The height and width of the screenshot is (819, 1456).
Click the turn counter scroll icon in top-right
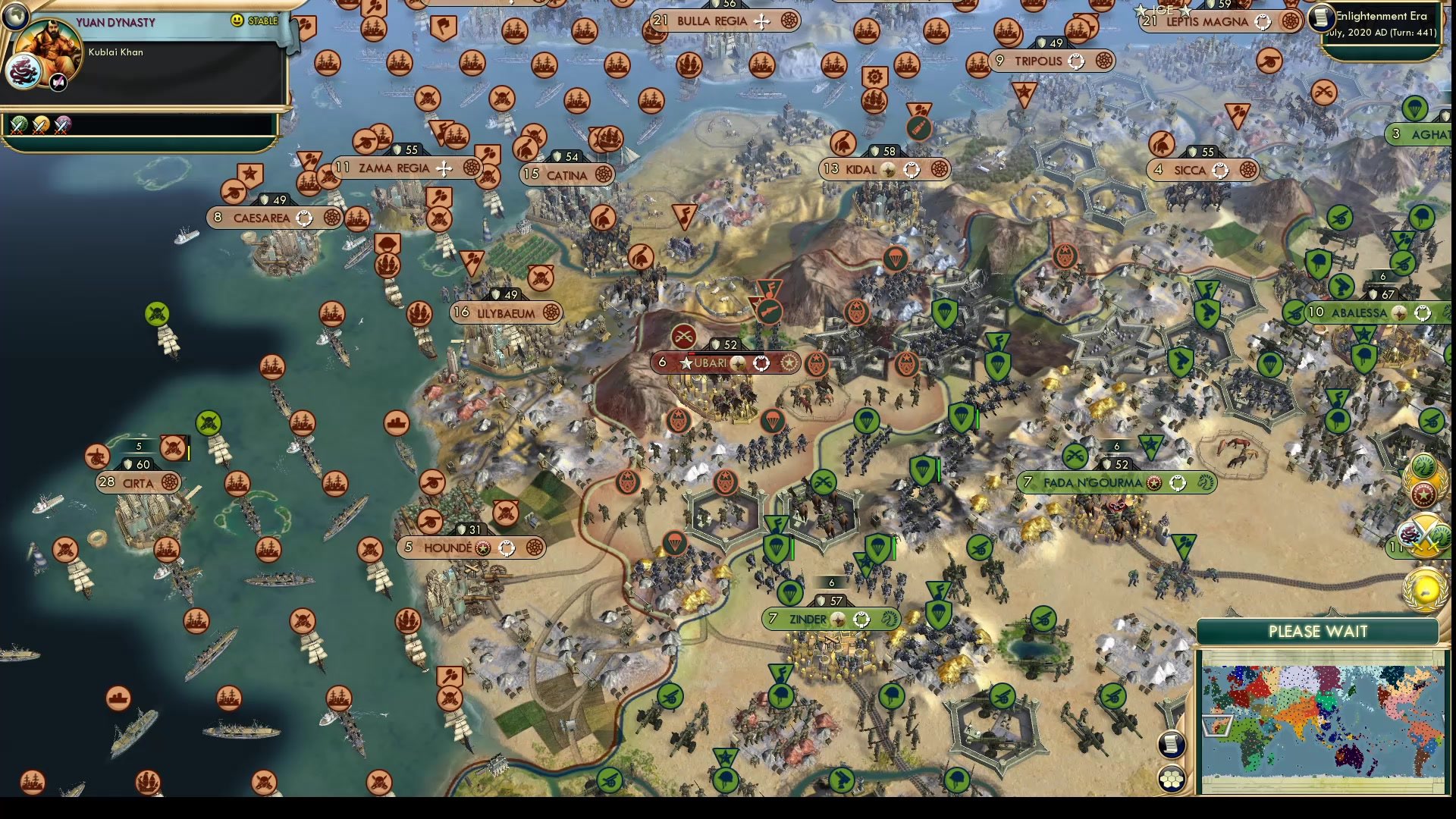pyautogui.click(x=1321, y=18)
